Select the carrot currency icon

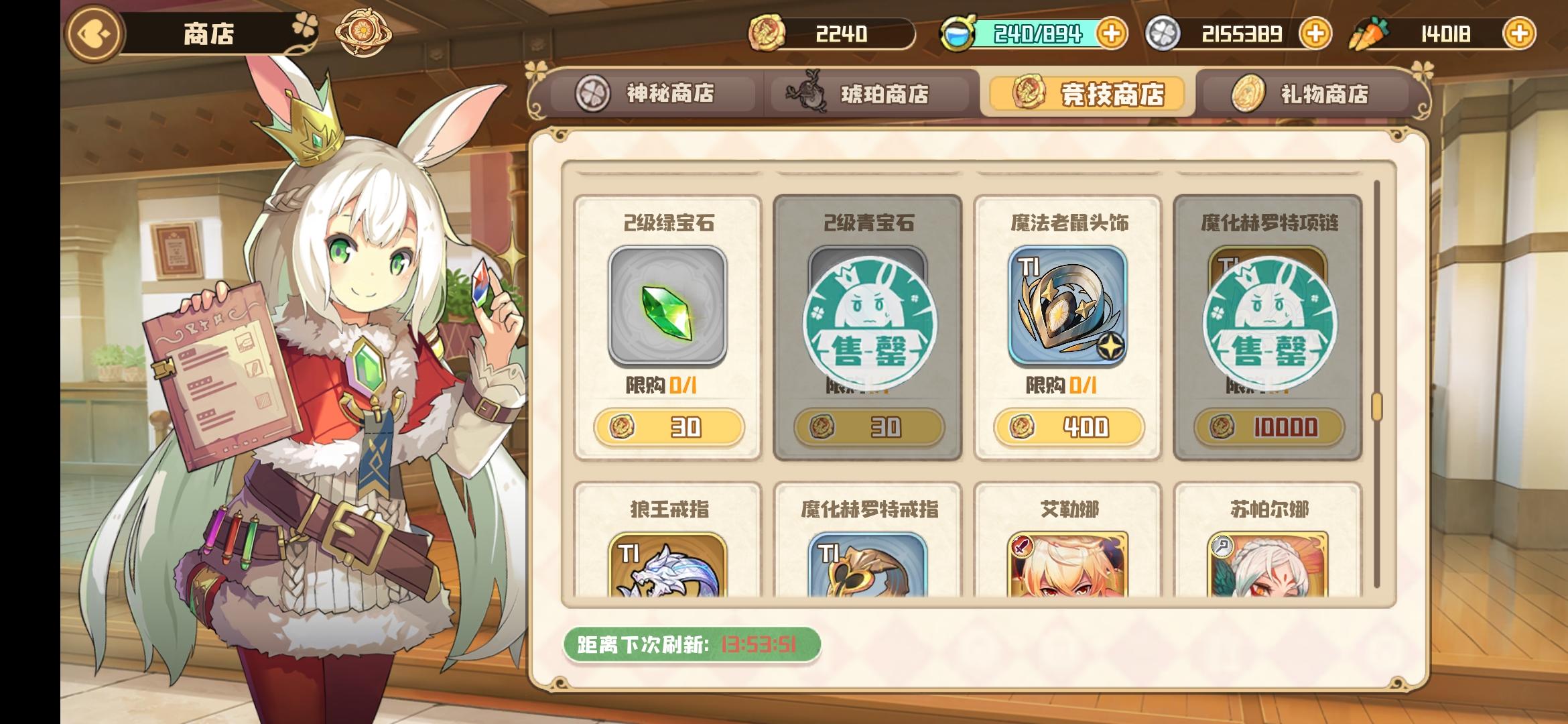coord(1368,32)
